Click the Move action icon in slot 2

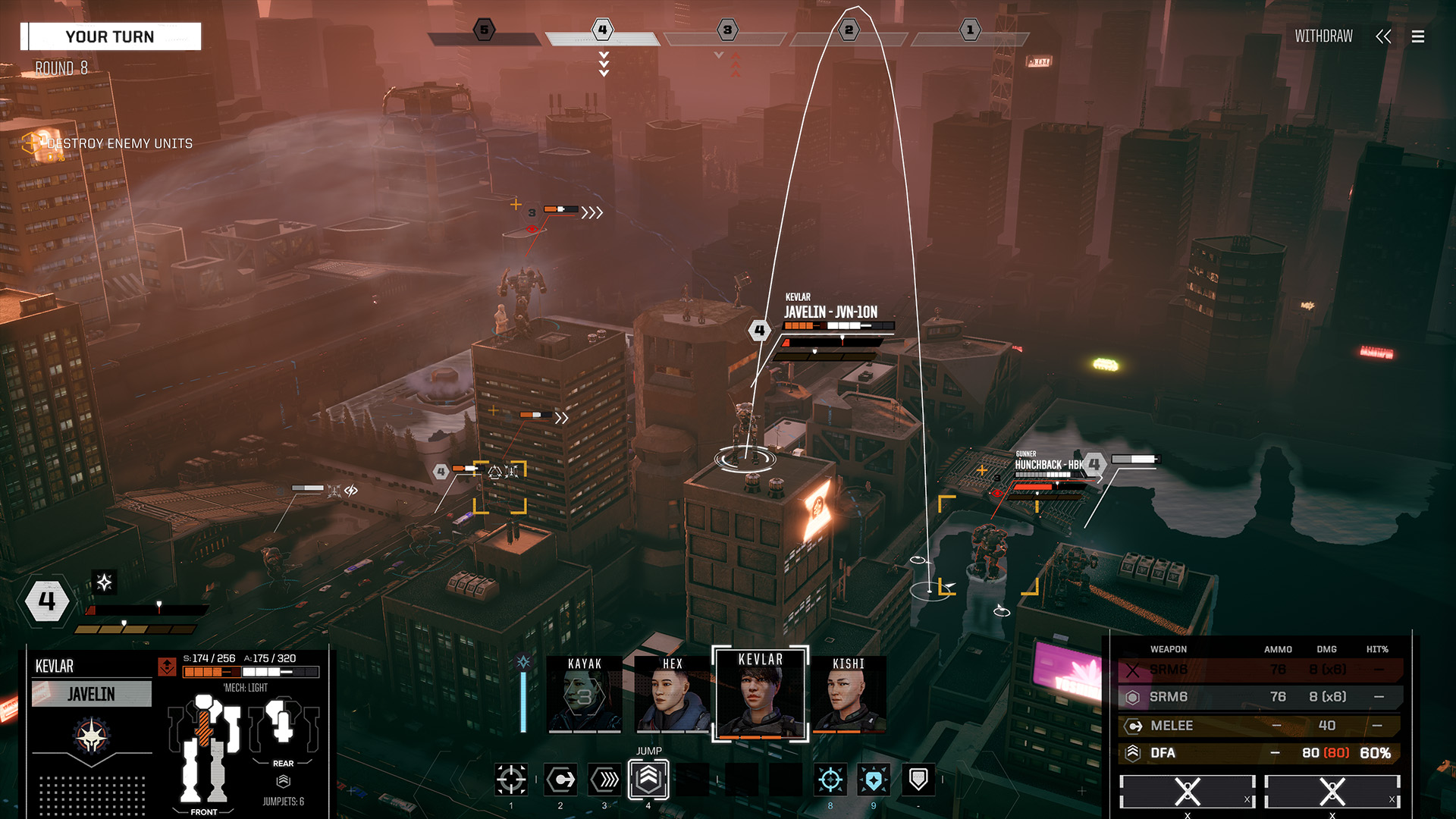point(560,780)
